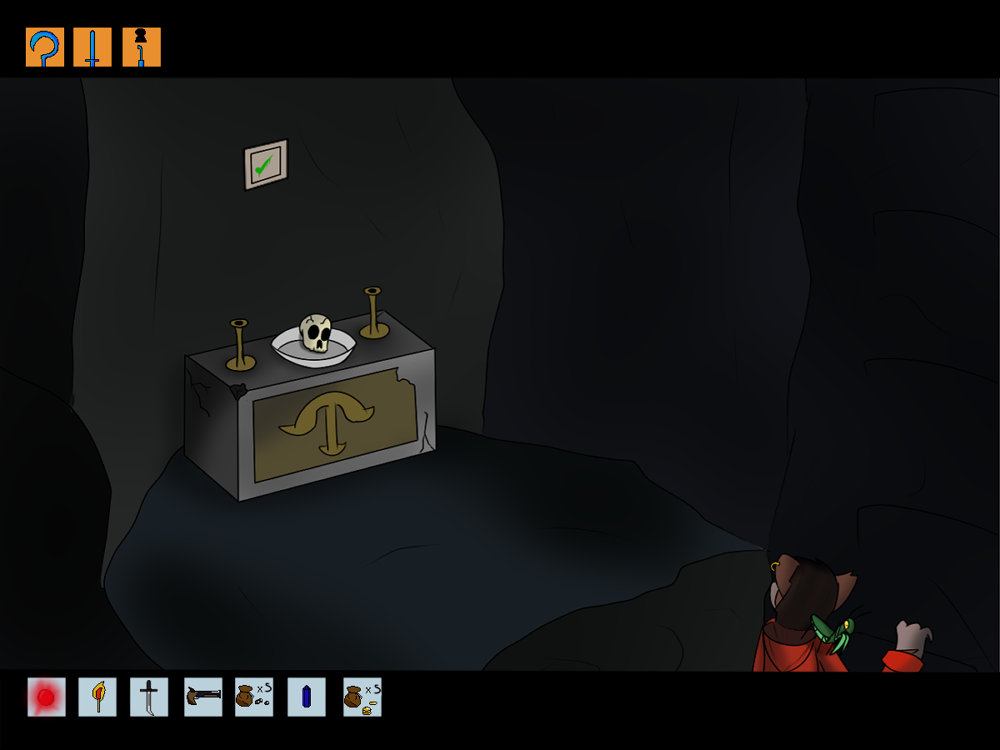Pick the blue crystal inventory item
1000x750 pixels.
306,697
